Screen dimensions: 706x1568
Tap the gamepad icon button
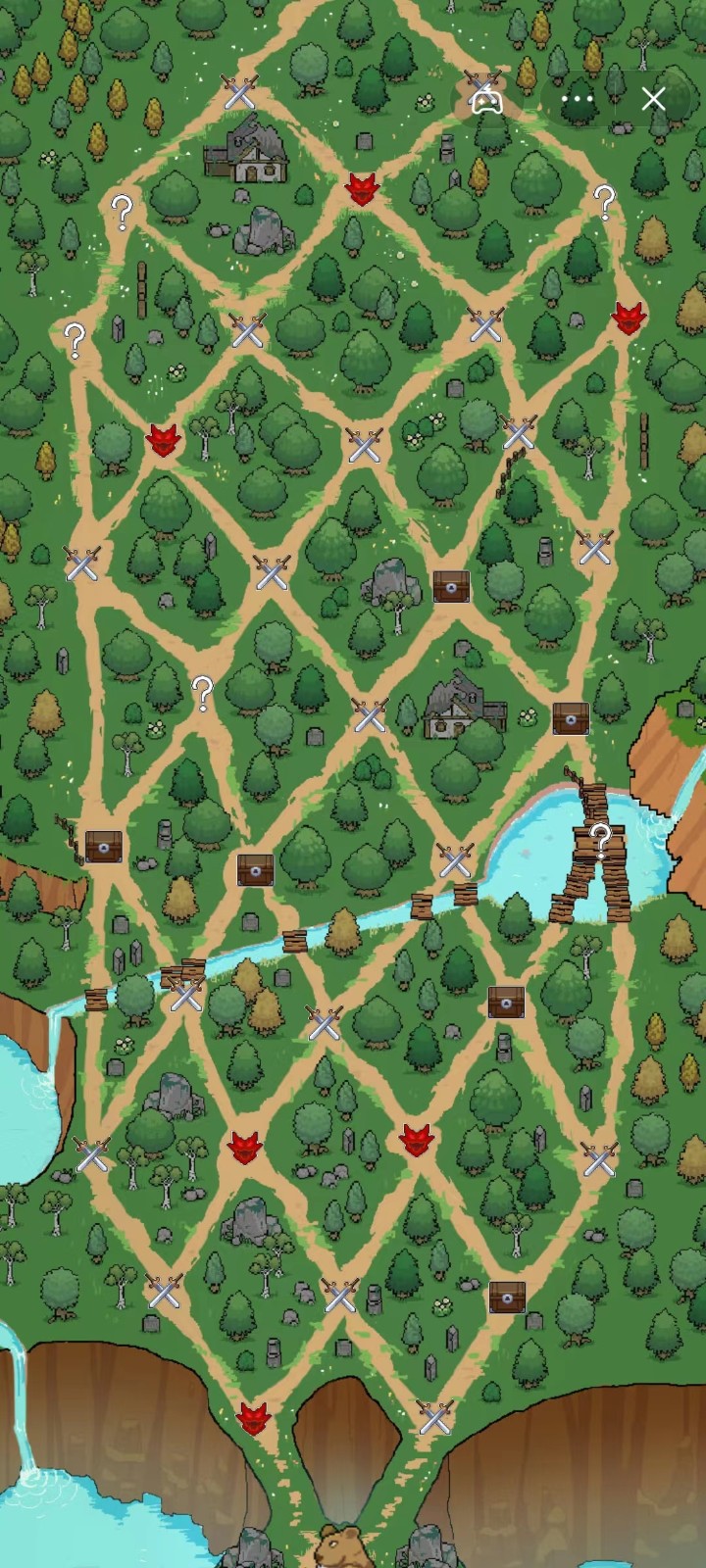[x=486, y=99]
